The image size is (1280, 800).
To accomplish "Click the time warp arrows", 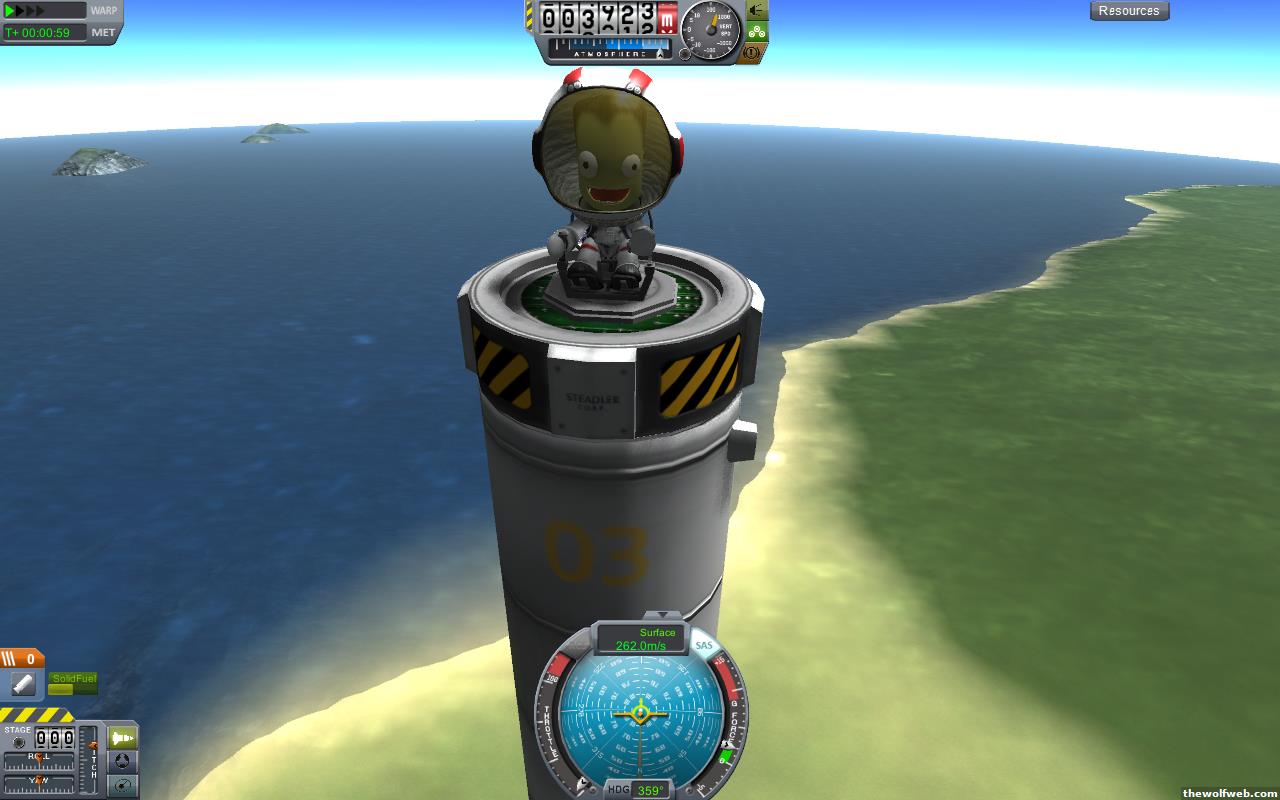I will (44, 11).
